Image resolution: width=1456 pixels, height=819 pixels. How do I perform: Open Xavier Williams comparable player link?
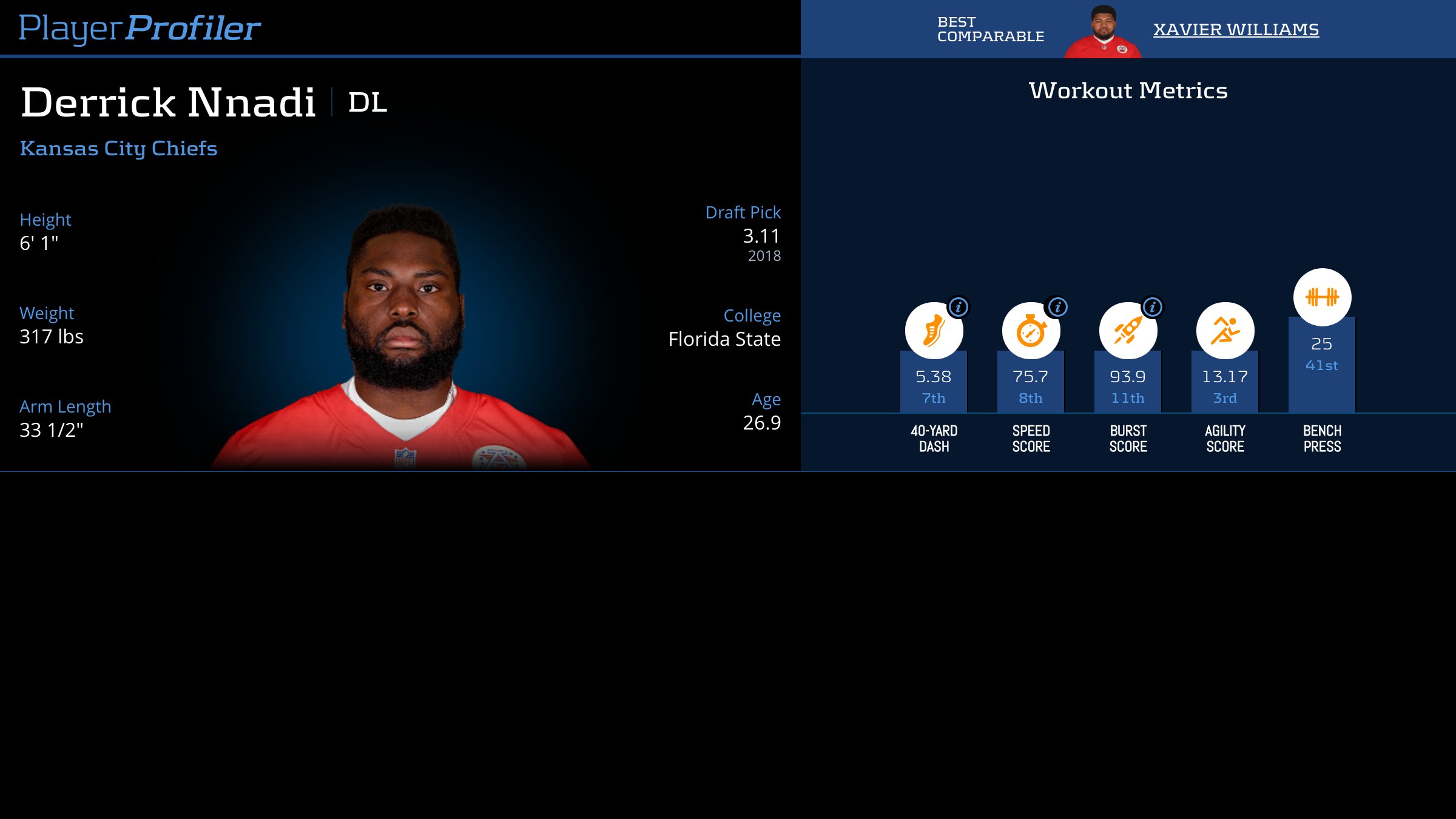[1236, 29]
